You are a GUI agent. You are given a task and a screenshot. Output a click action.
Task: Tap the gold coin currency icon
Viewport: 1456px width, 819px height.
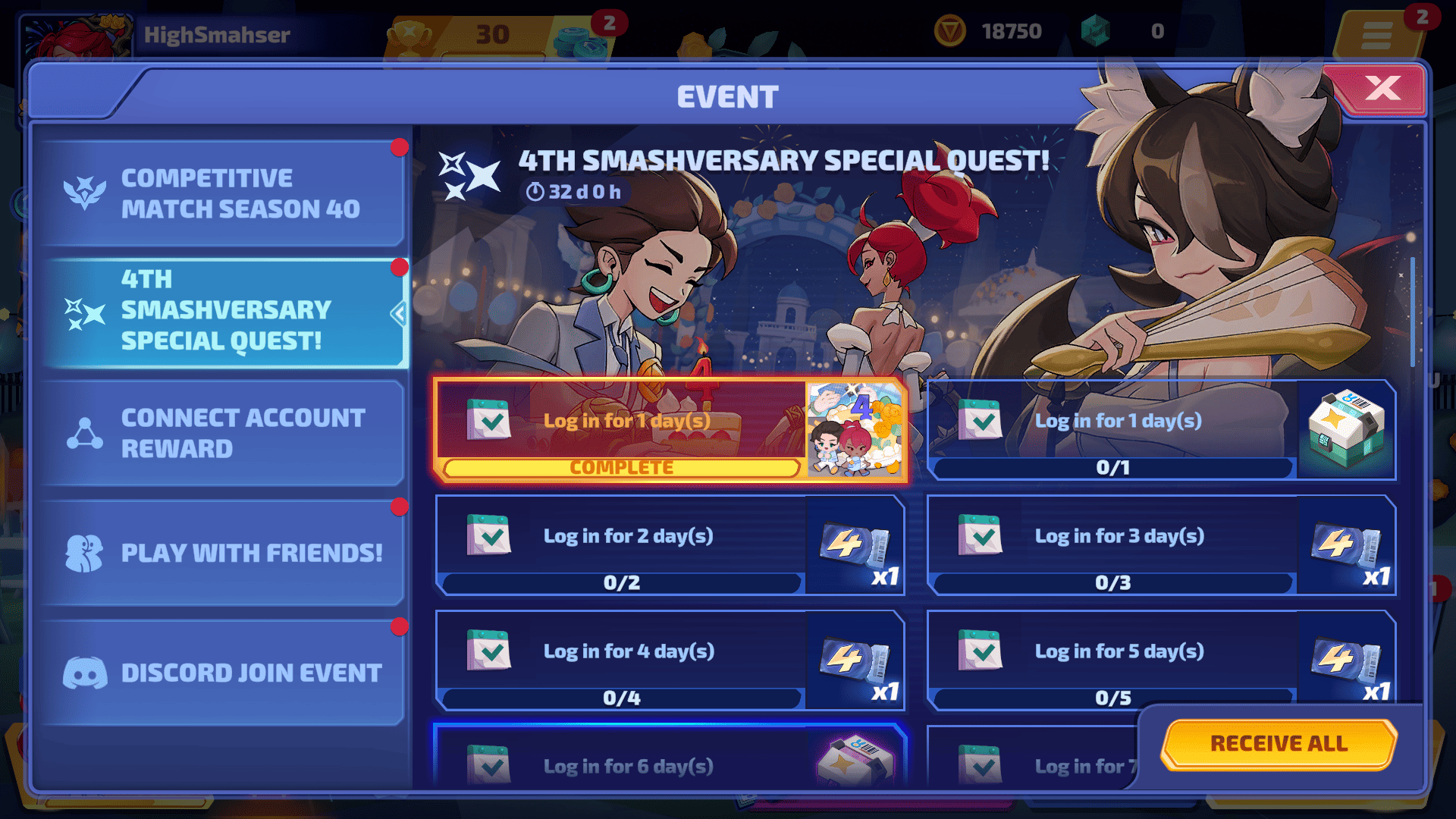tap(949, 32)
